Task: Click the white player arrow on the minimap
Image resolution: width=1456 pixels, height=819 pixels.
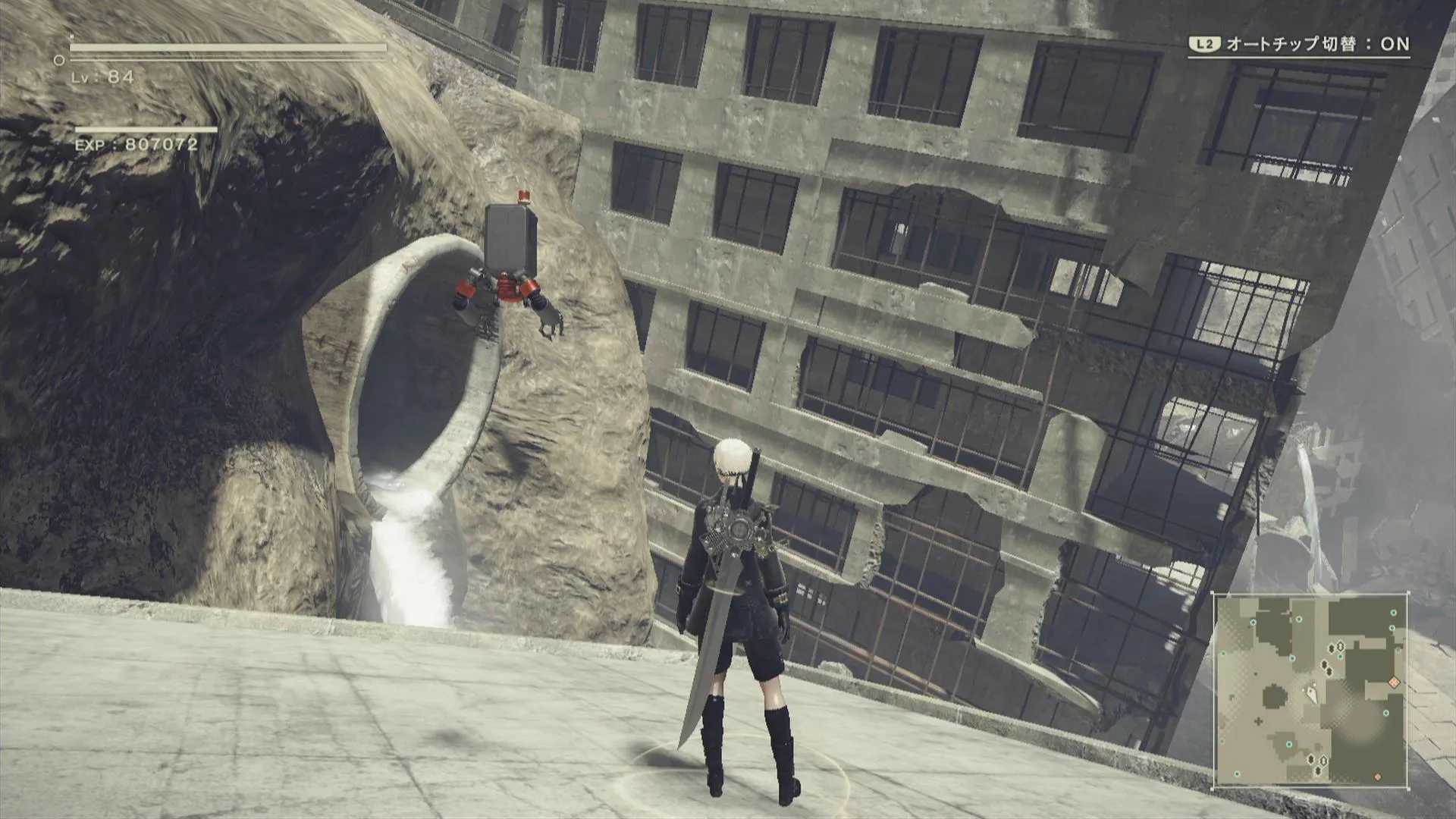Action: tap(1311, 693)
